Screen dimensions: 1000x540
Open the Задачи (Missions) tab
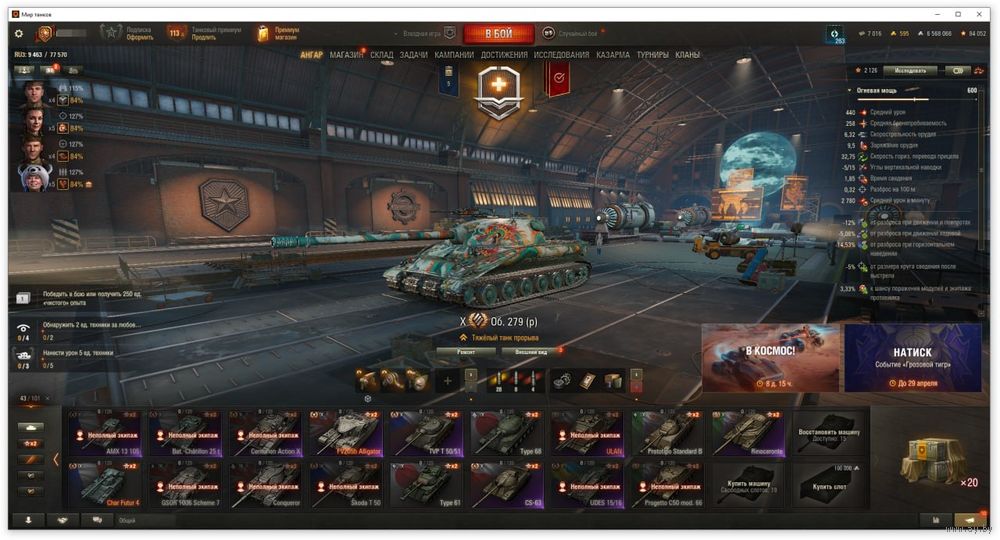tap(414, 55)
